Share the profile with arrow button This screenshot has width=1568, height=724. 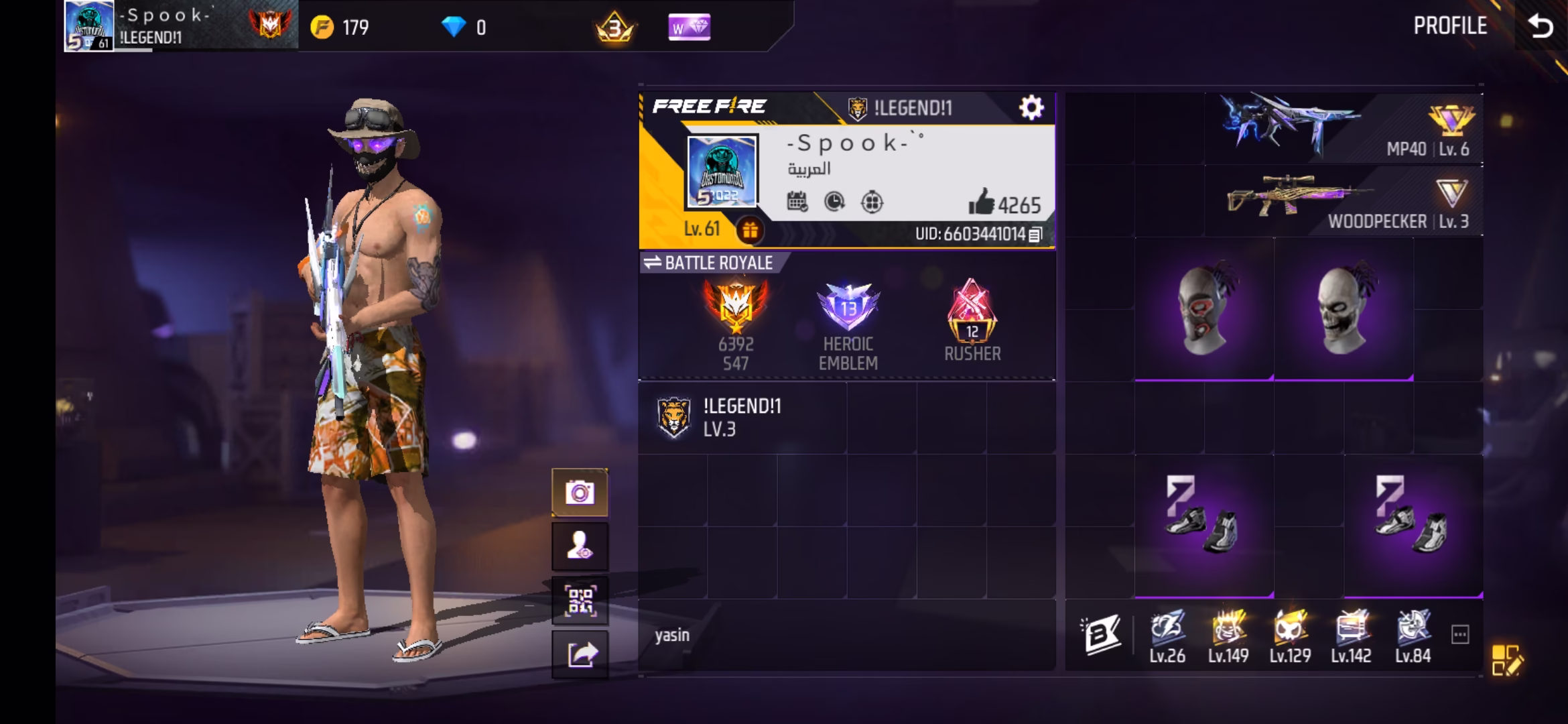580,654
